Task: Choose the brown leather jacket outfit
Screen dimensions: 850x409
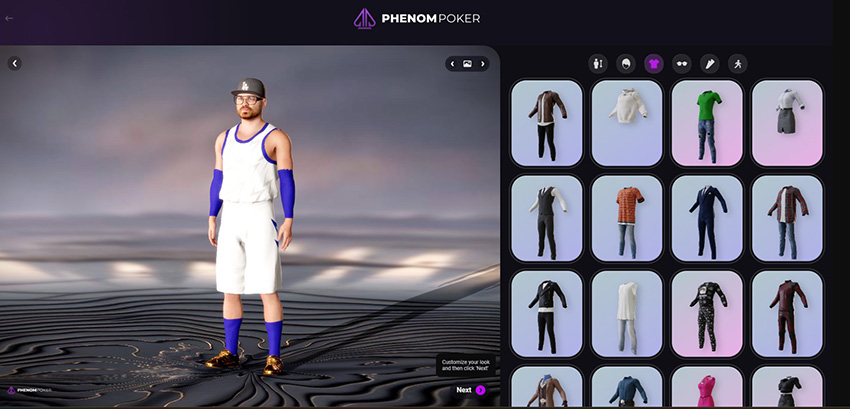Action: tap(547, 123)
